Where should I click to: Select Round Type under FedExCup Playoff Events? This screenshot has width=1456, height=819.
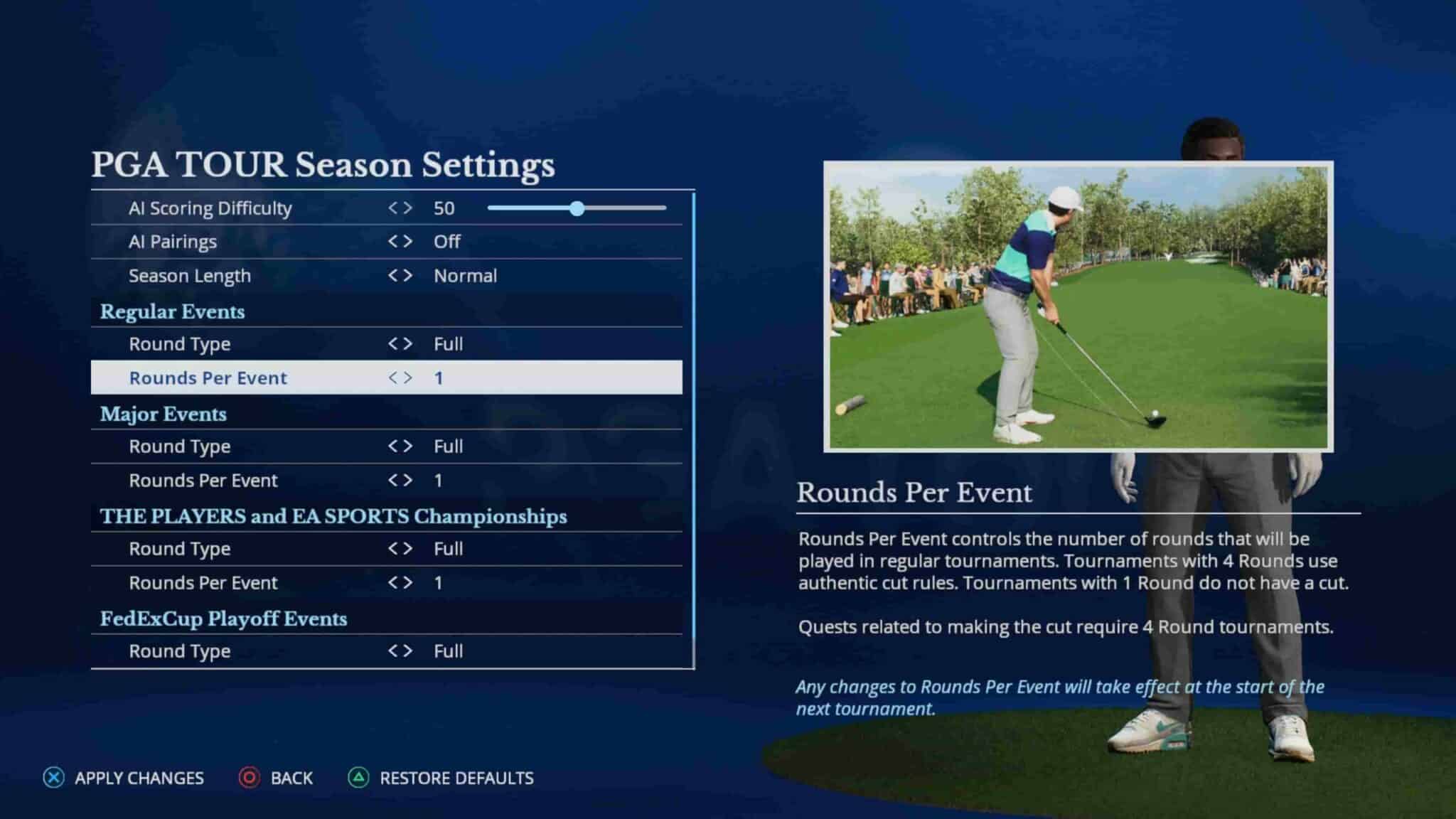tap(180, 651)
